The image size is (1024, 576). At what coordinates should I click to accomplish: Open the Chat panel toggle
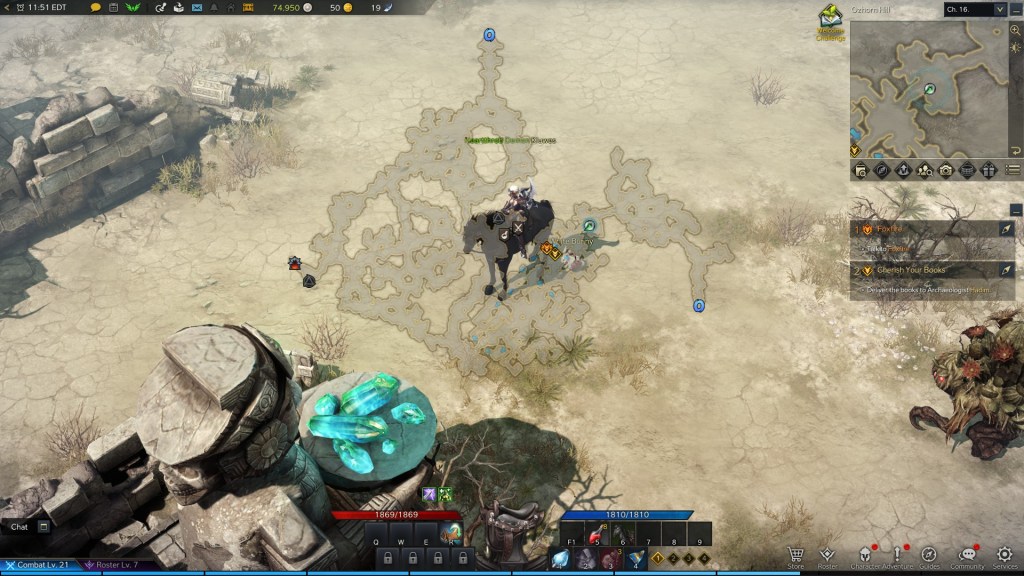coord(44,526)
